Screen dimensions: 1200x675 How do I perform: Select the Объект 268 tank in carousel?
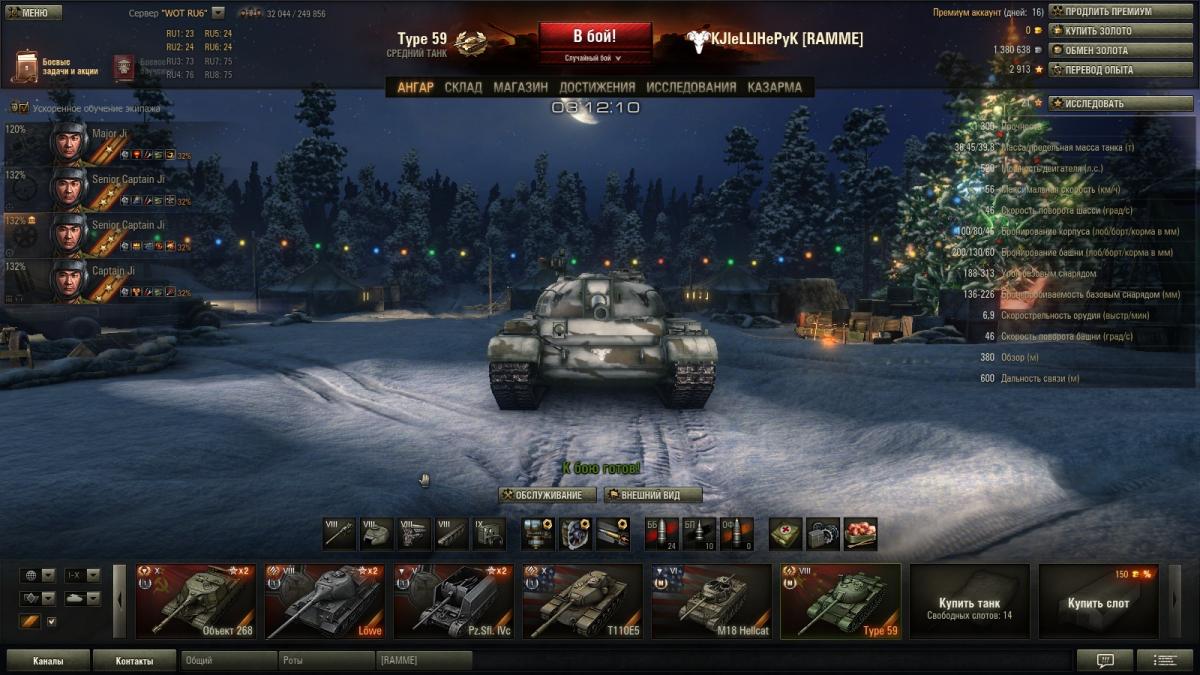pyautogui.click(x=196, y=601)
